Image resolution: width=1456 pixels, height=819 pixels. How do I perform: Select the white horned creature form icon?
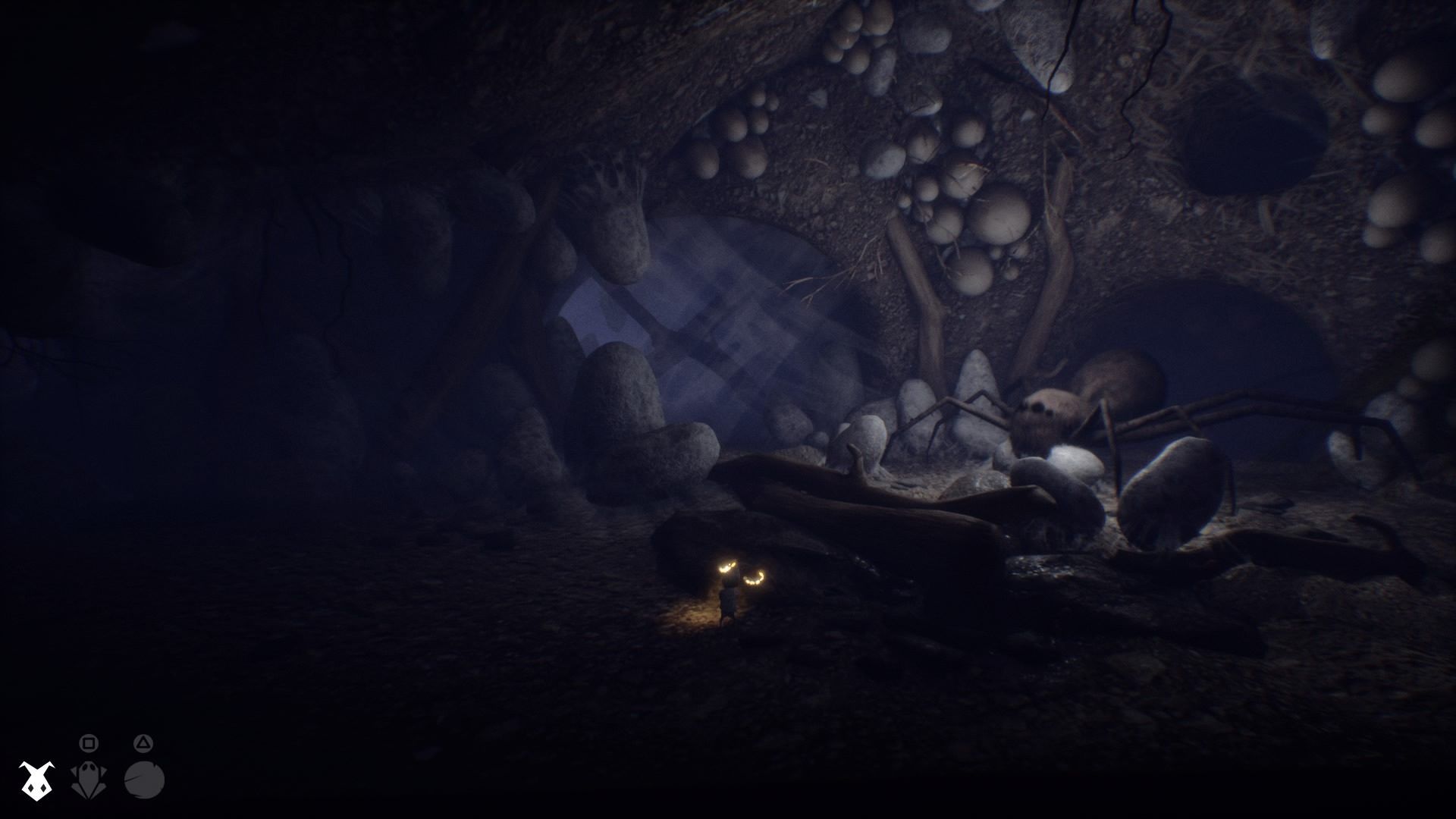tap(36, 780)
